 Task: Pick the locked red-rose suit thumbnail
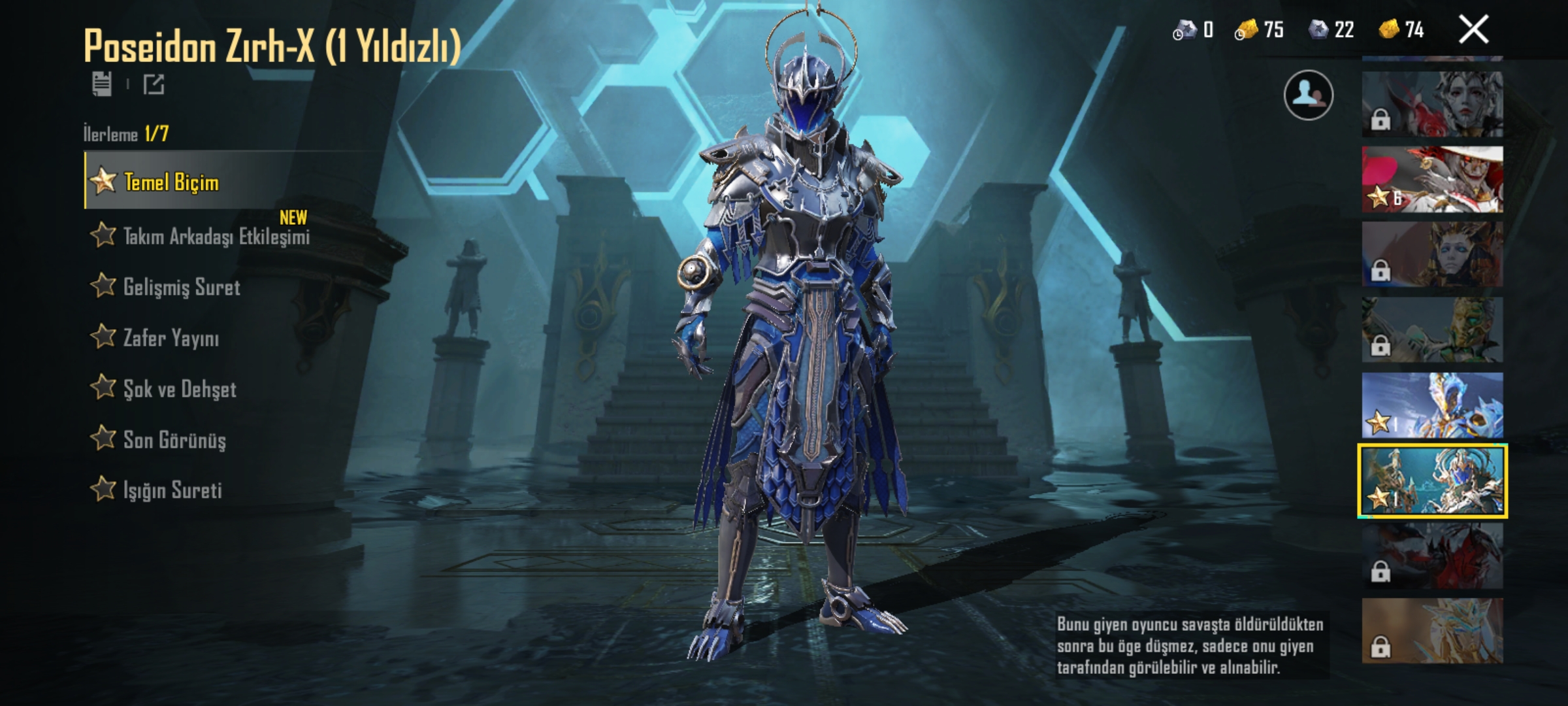tap(1432, 105)
